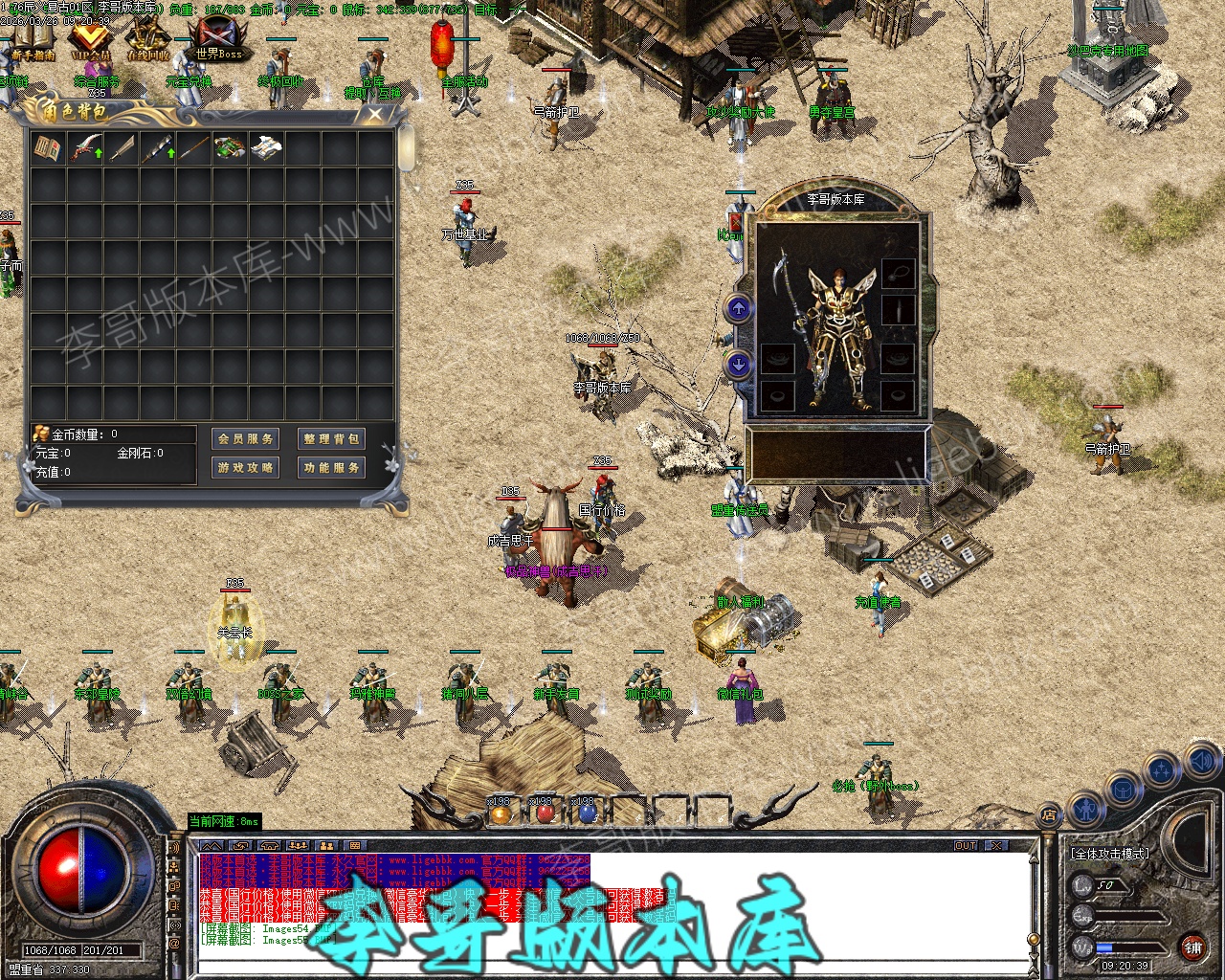
Task: Close the 角色背包 inventory window
Action: click(375, 114)
